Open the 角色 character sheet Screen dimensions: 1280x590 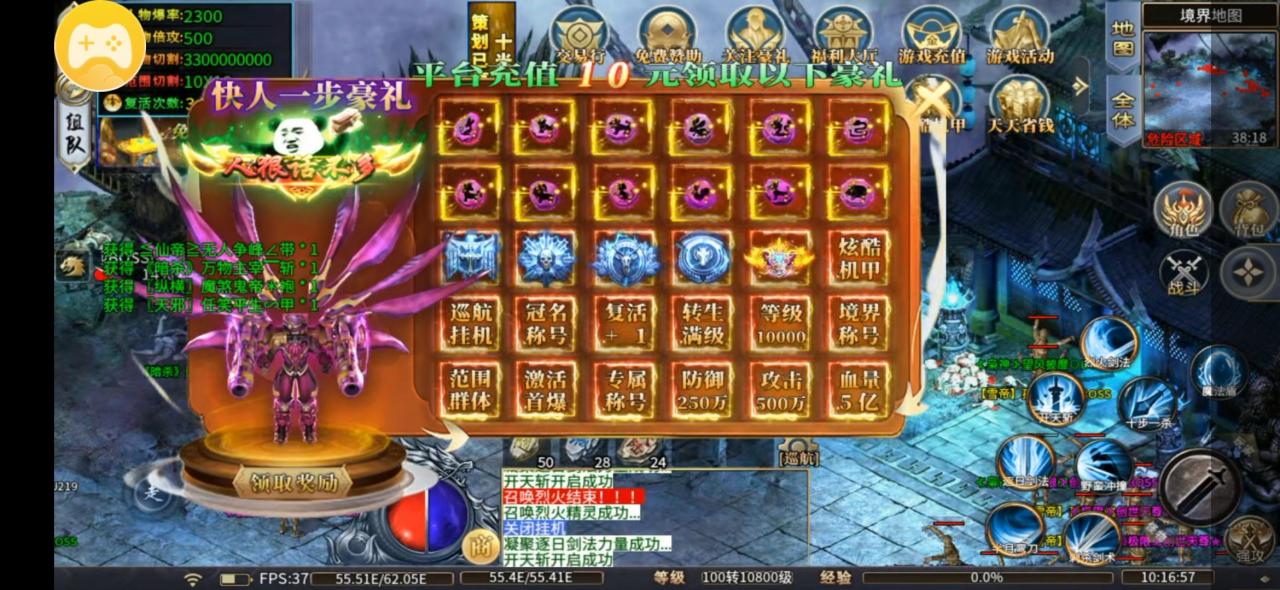(x=1184, y=213)
